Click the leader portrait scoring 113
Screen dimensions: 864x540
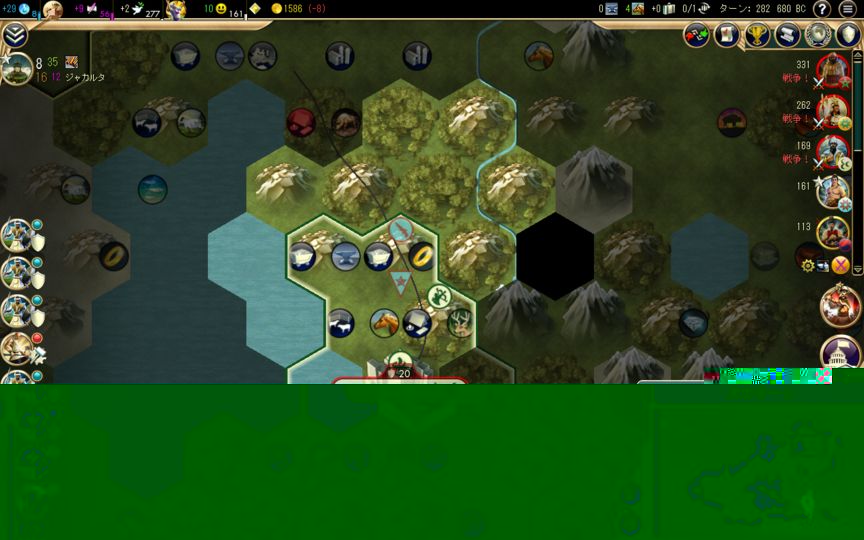[x=832, y=232]
